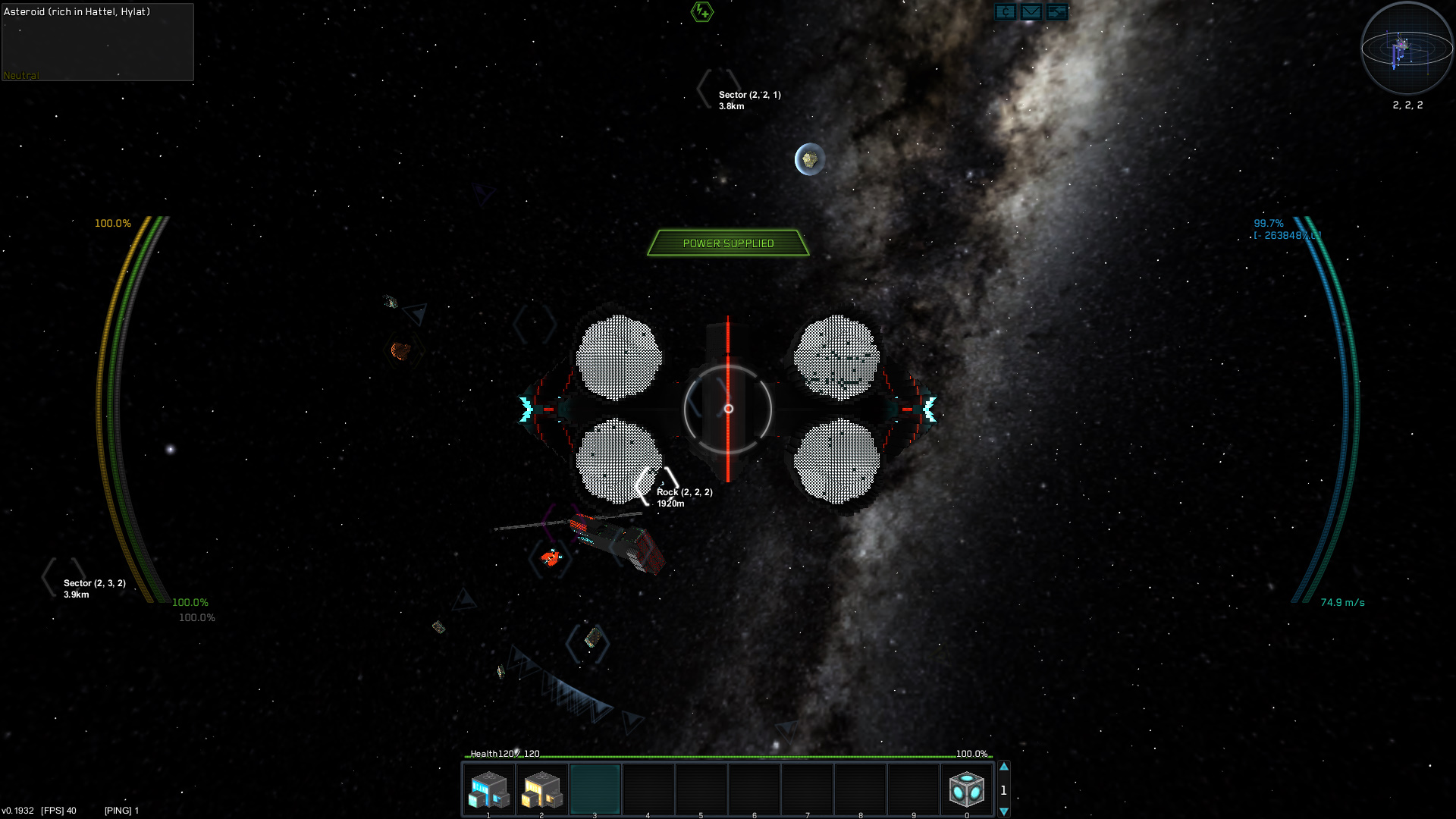Select the cyan cube block in slot 0

(967, 789)
